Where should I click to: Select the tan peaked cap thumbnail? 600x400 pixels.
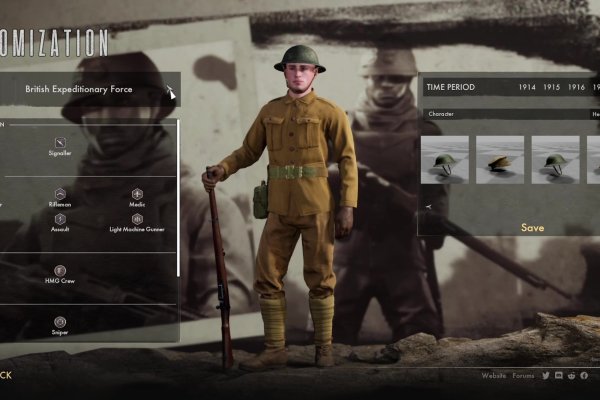coord(500,160)
